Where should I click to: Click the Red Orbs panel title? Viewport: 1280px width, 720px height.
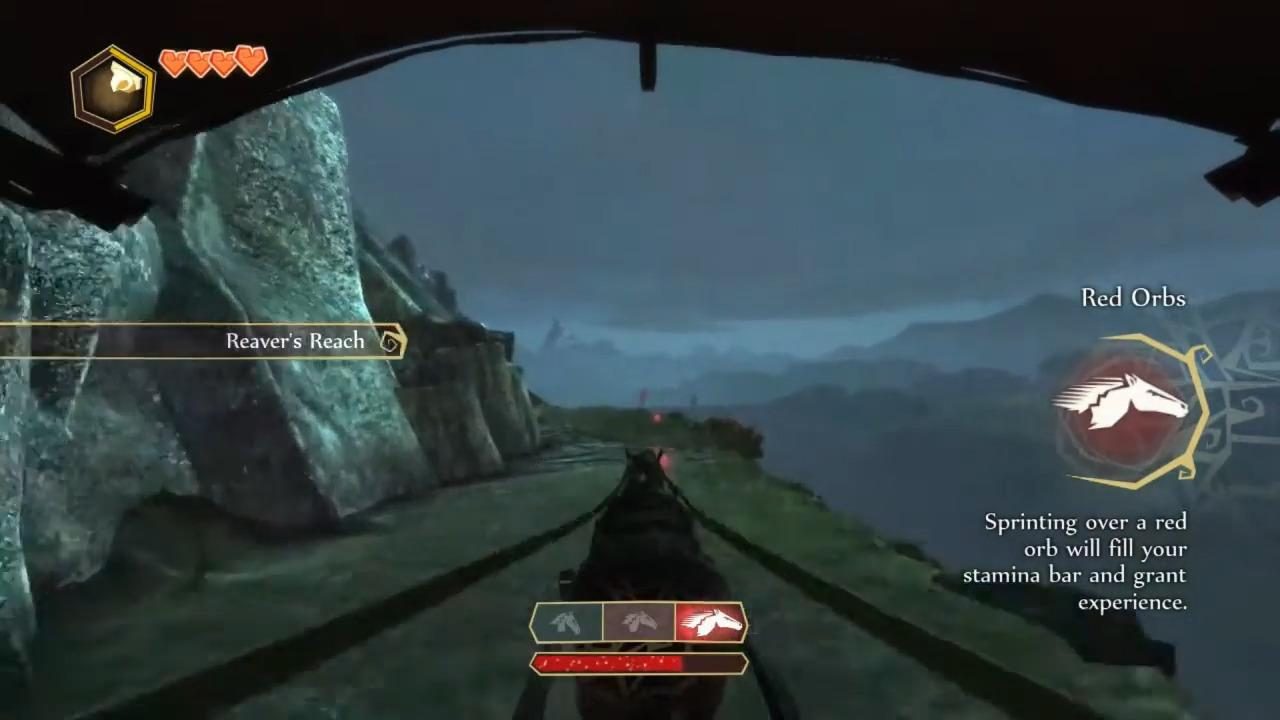(x=1132, y=297)
